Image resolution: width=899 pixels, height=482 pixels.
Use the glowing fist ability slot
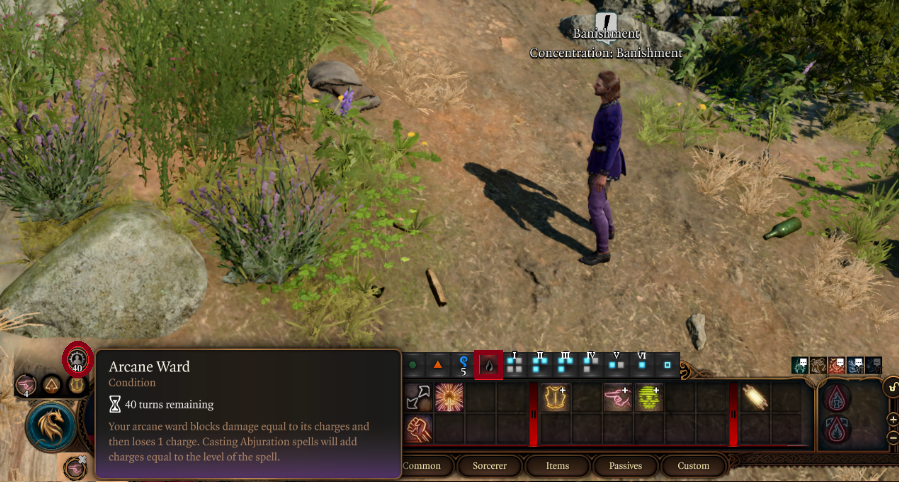[417, 430]
